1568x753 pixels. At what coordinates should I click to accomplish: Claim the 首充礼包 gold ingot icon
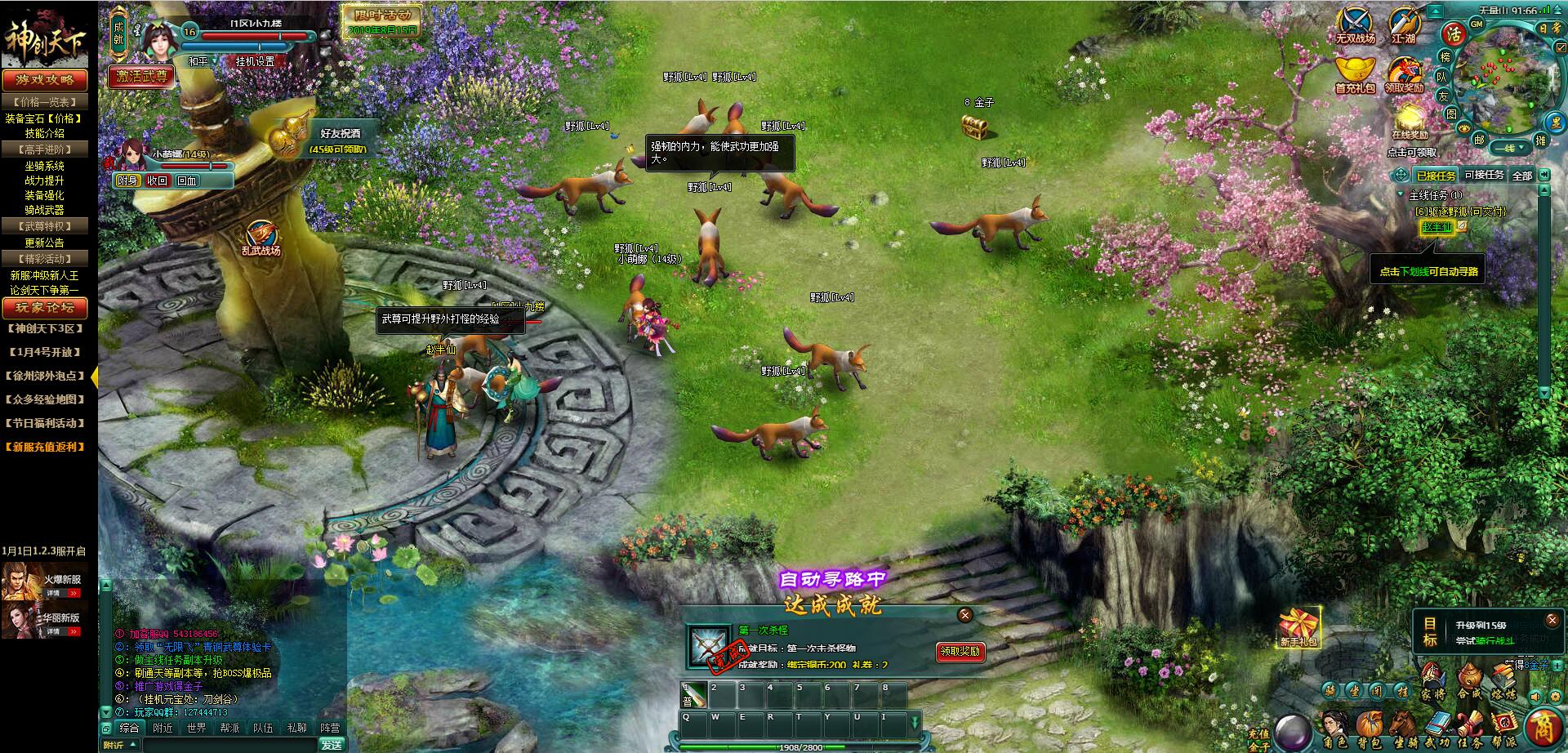1356,69
